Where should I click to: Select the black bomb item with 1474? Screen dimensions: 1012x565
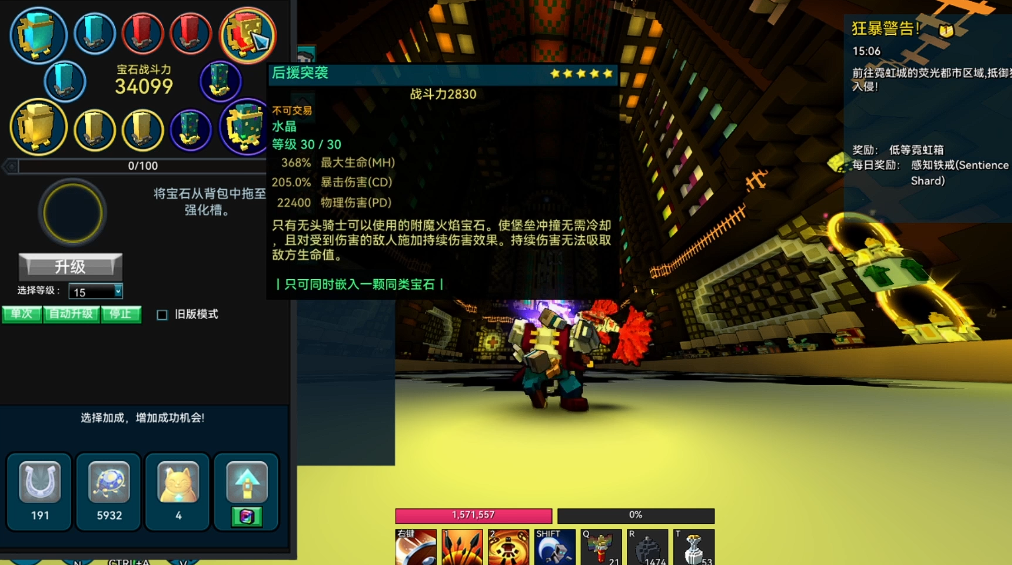pos(647,548)
